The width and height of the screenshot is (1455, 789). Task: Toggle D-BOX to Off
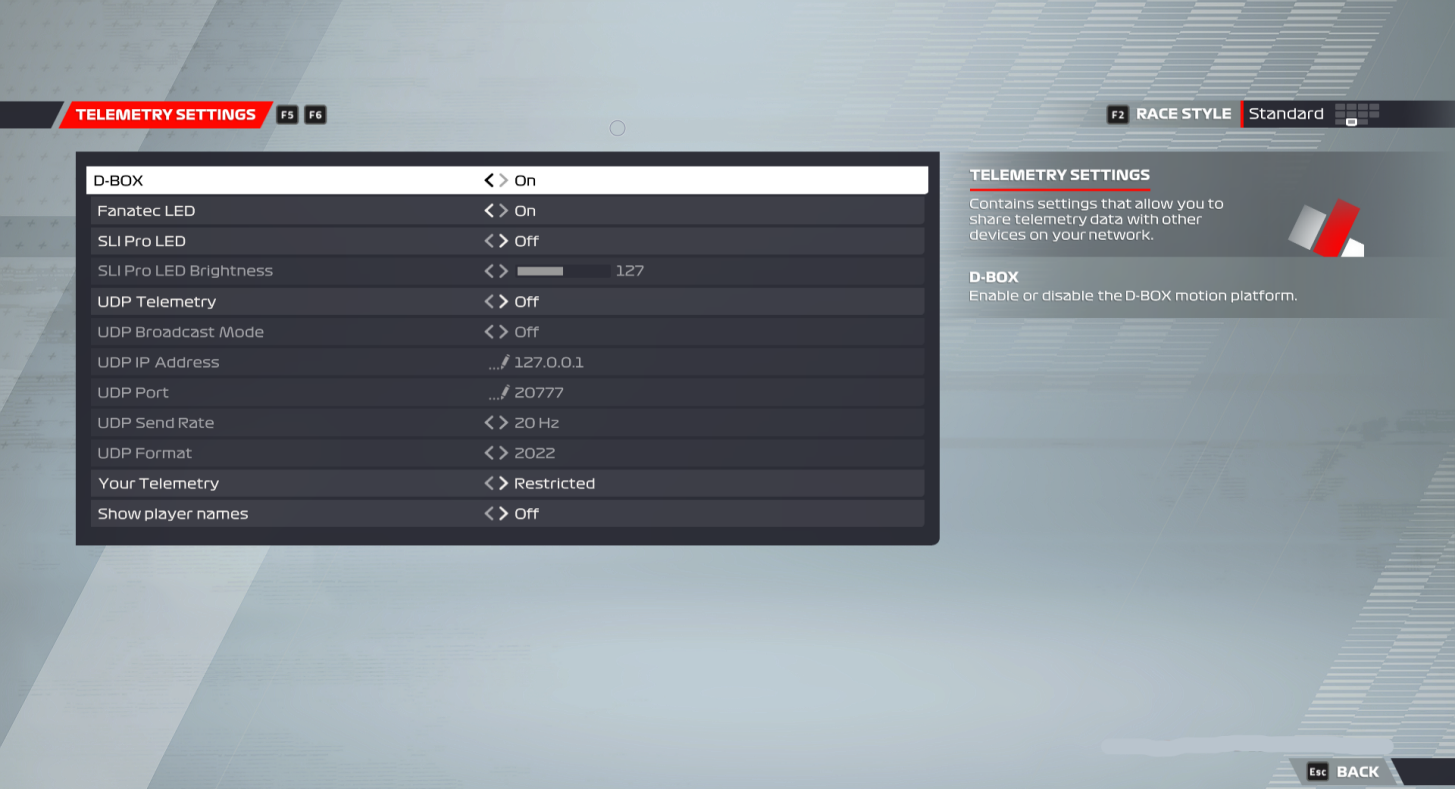tap(487, 180)
